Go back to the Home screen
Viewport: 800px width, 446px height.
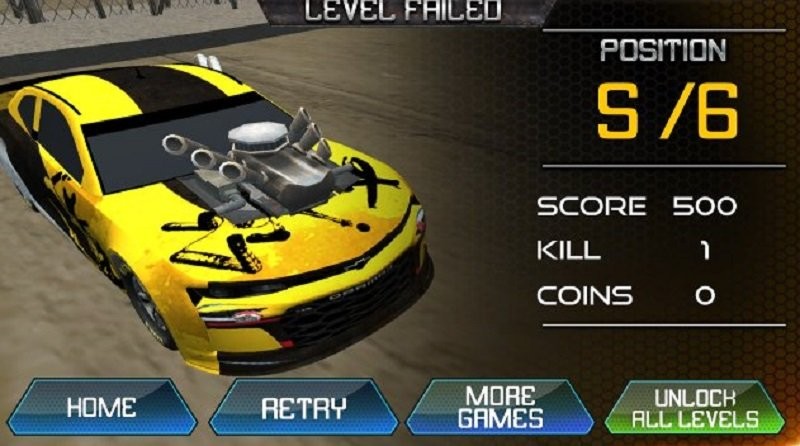pyautogui.click(x=100, y=408)
